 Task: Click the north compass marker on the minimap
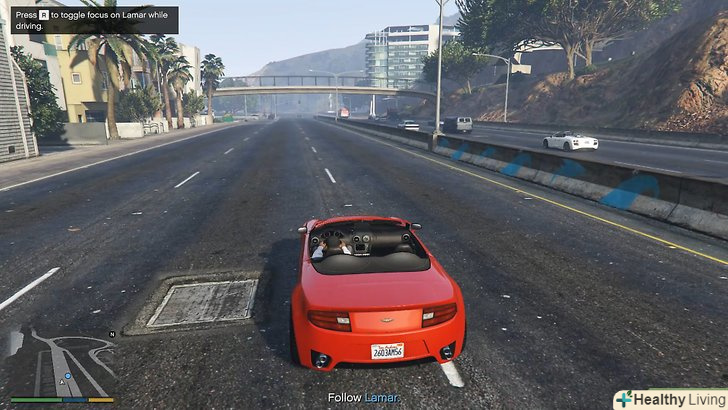pos(113,333)
